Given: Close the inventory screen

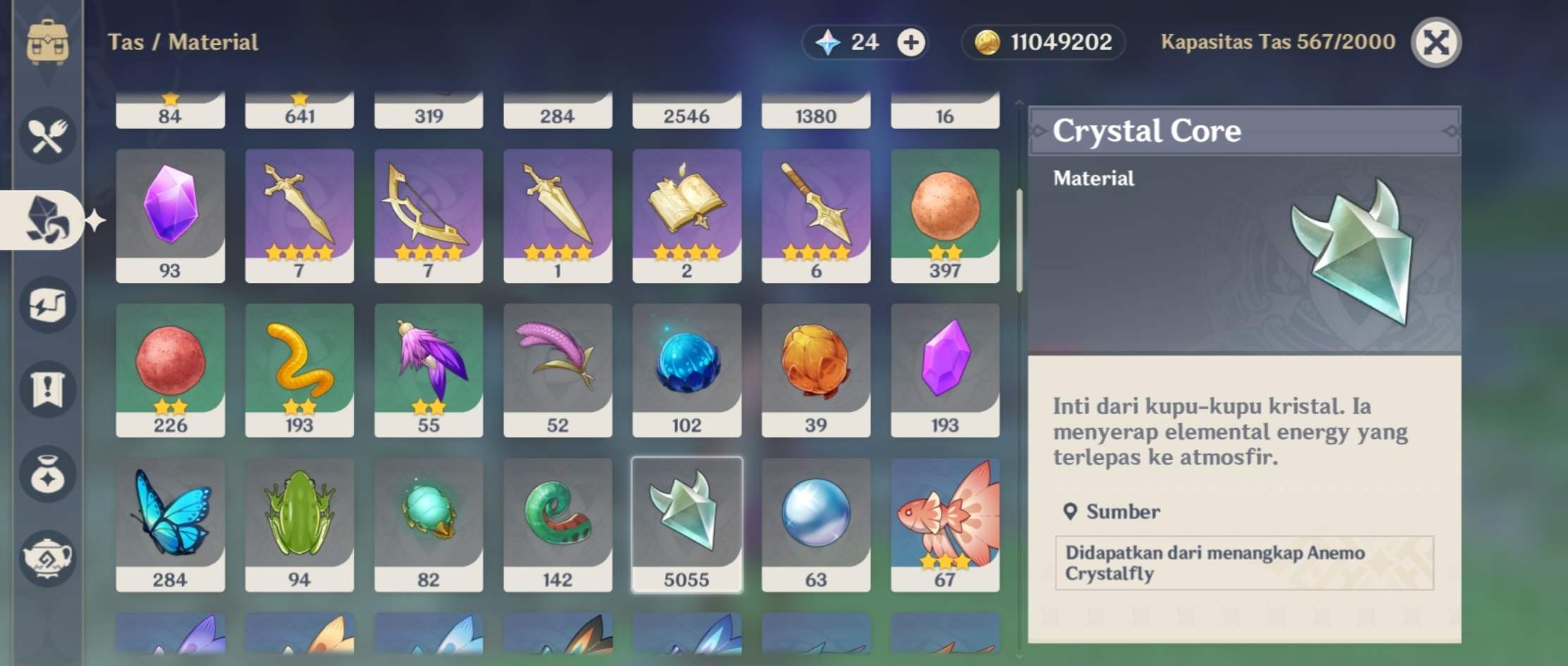Looking at the screenshot, I should pyautogui.click(x=1436, y=42).
